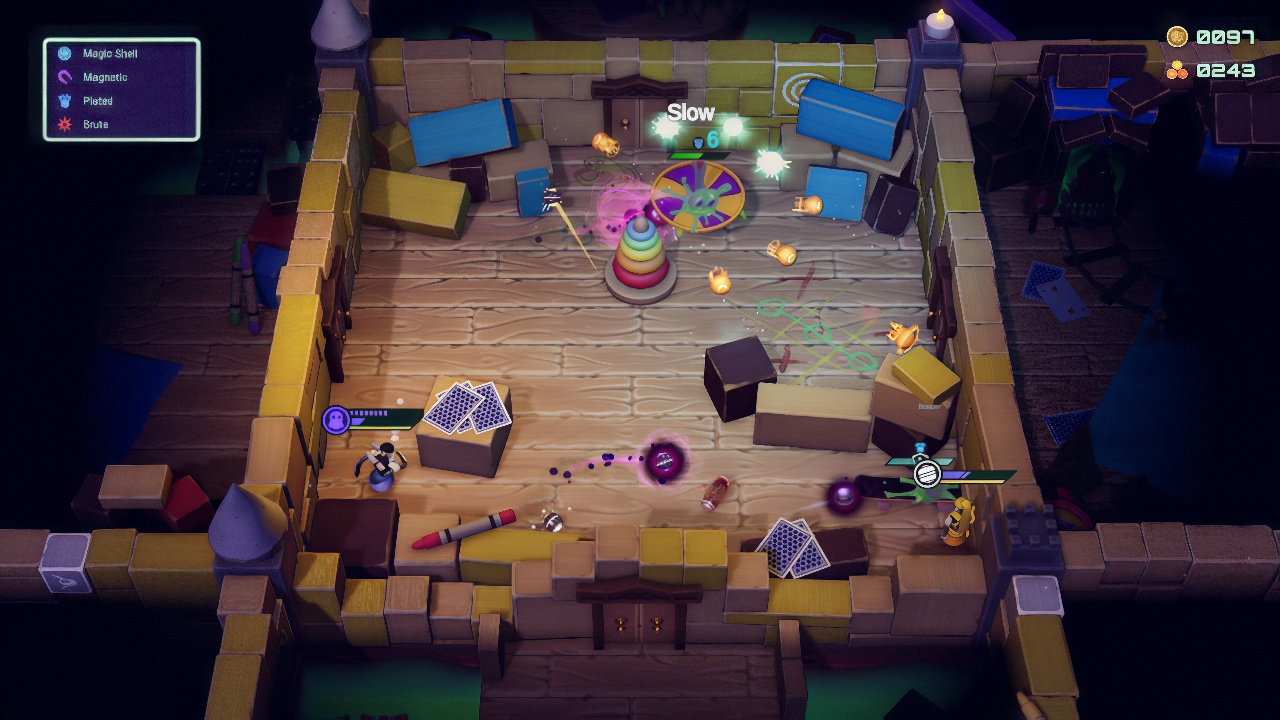Click the shield icon beside the Slow timer
This screenshot has height=720, width=1280.
point(698,143)
